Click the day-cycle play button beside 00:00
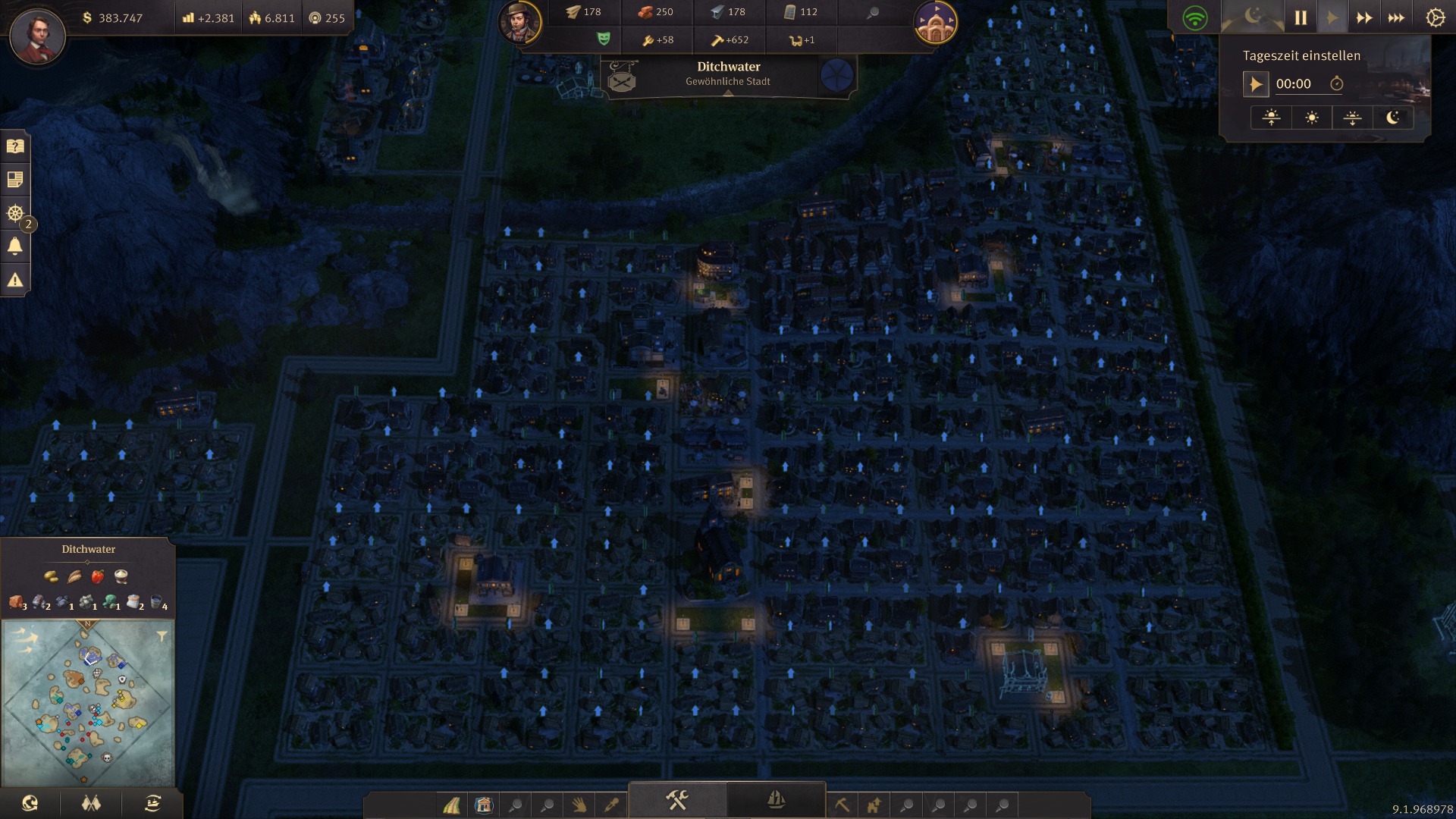Viewport: 1456px width, 819px height. tap(1256, 84)
